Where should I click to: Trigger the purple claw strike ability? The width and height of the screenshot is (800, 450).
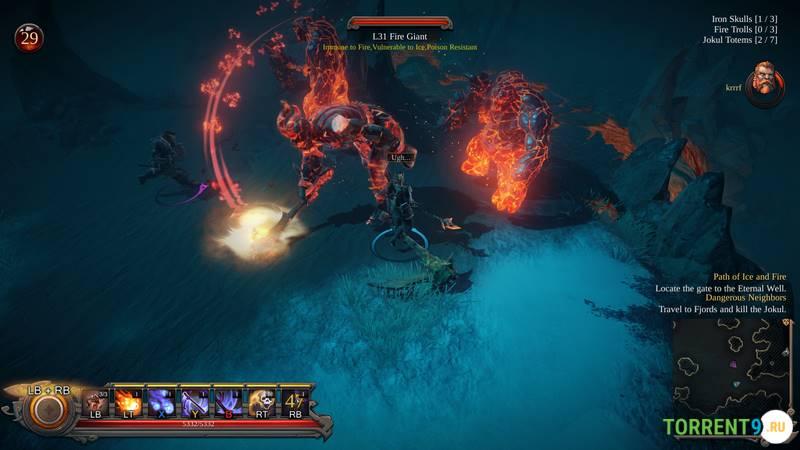pyautogui.click(x=228, y=402)
